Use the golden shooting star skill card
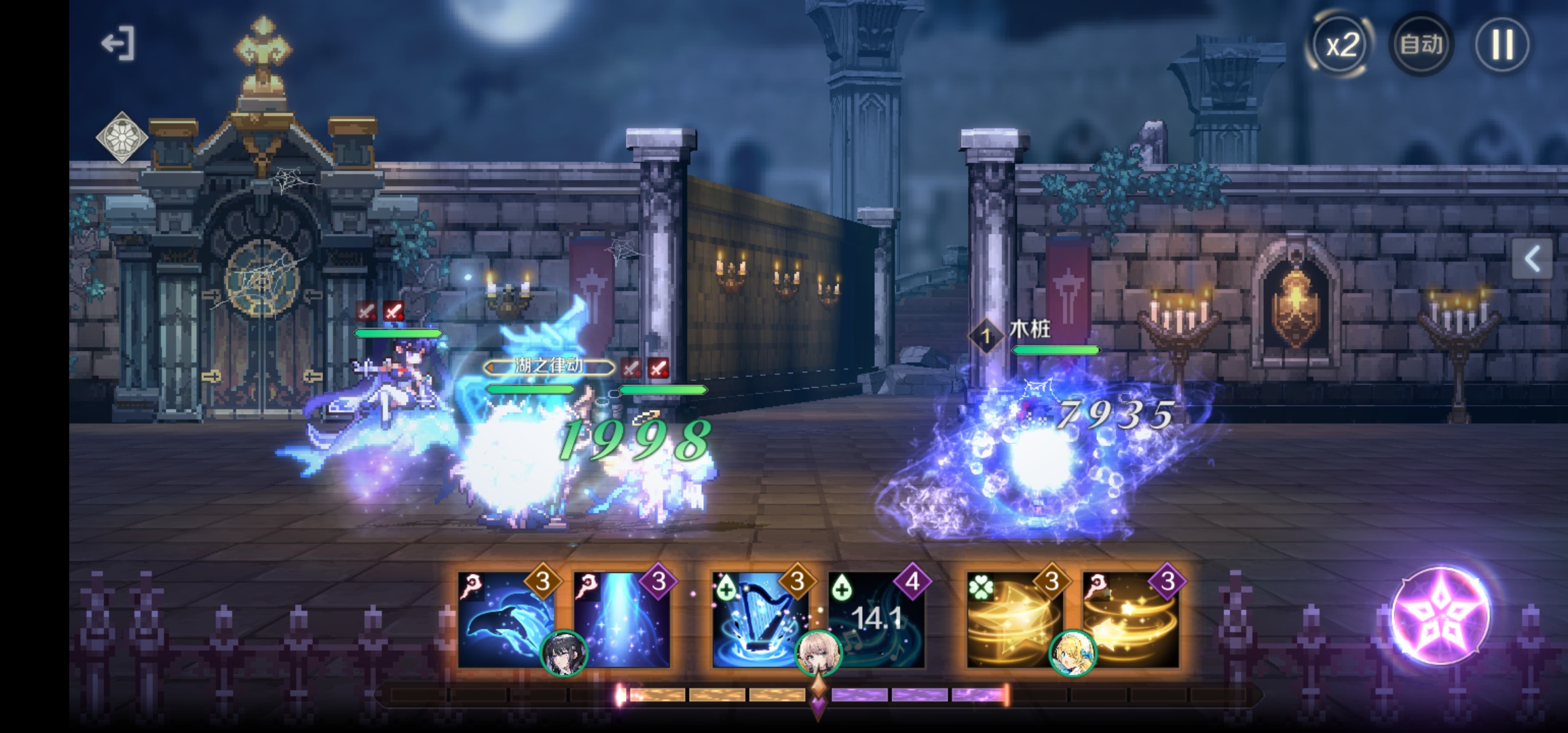The width and height of the screenshot is (1568, 733). 1131,619
